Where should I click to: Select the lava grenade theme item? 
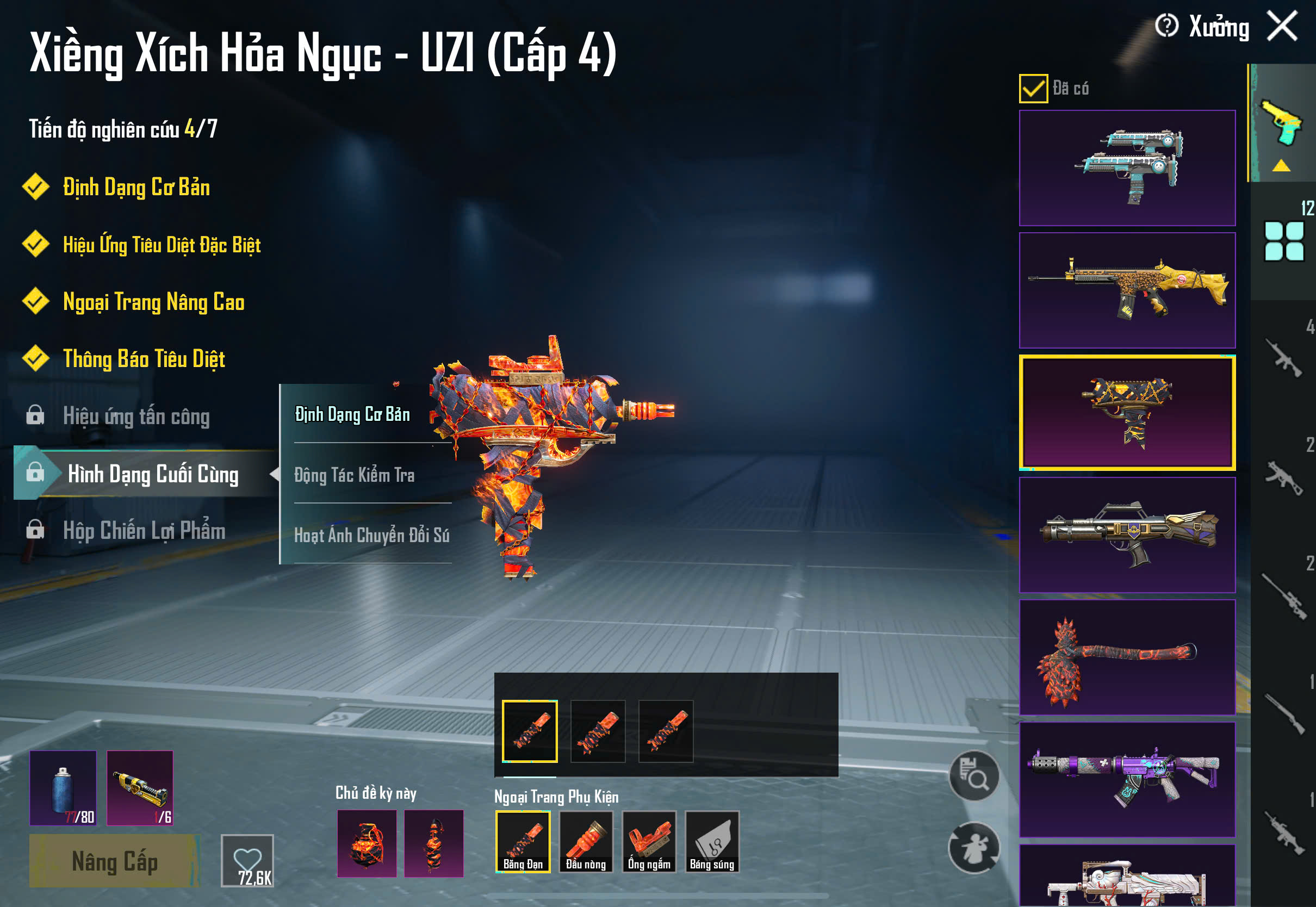click(x=367, y=843)
